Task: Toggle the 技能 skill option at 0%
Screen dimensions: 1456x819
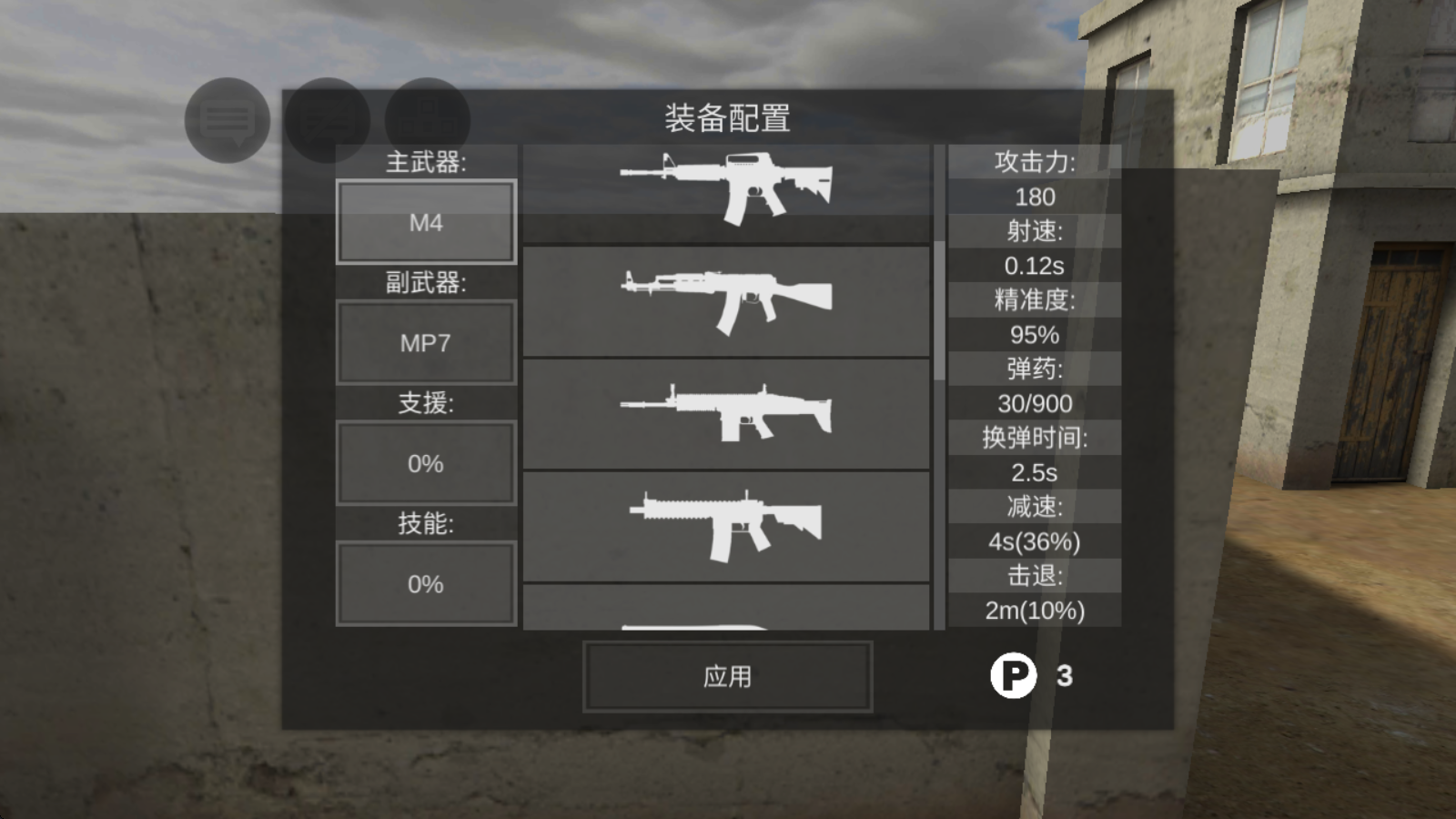Action: click(x=425, y=583)
